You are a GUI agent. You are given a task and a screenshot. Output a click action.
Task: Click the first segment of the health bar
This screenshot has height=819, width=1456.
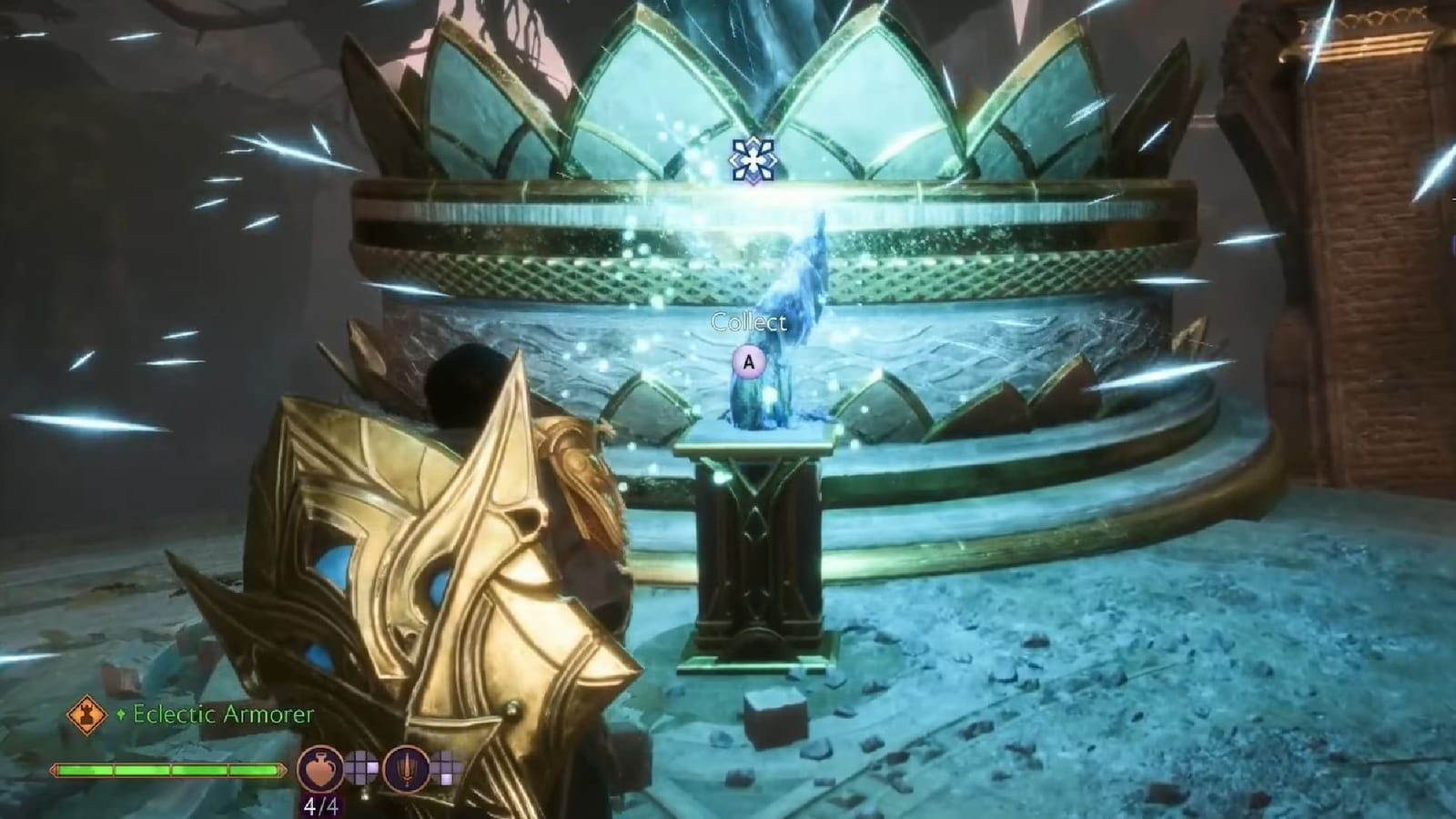click(85, 769)
